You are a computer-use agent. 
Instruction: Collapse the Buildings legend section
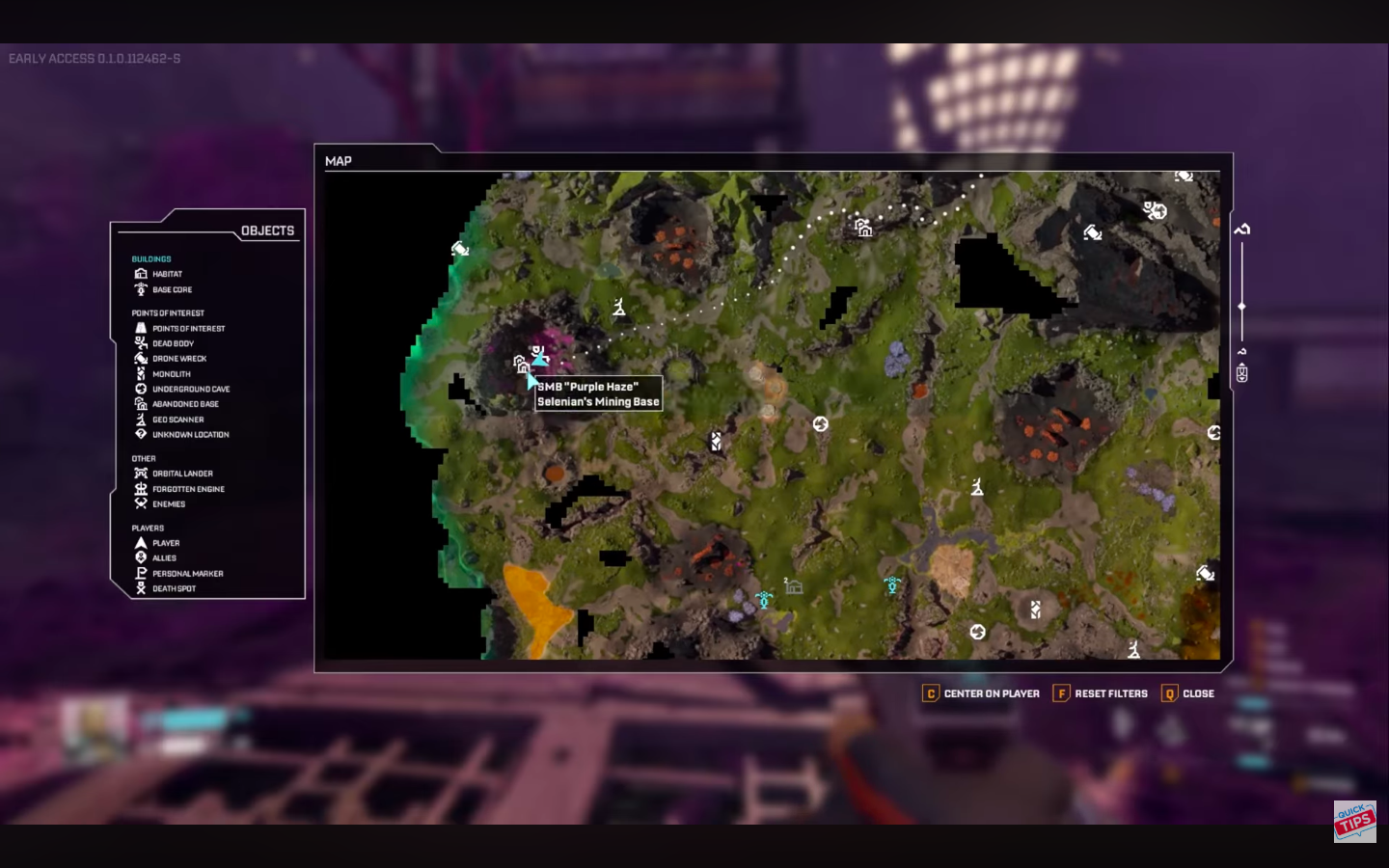coord(150,258)
